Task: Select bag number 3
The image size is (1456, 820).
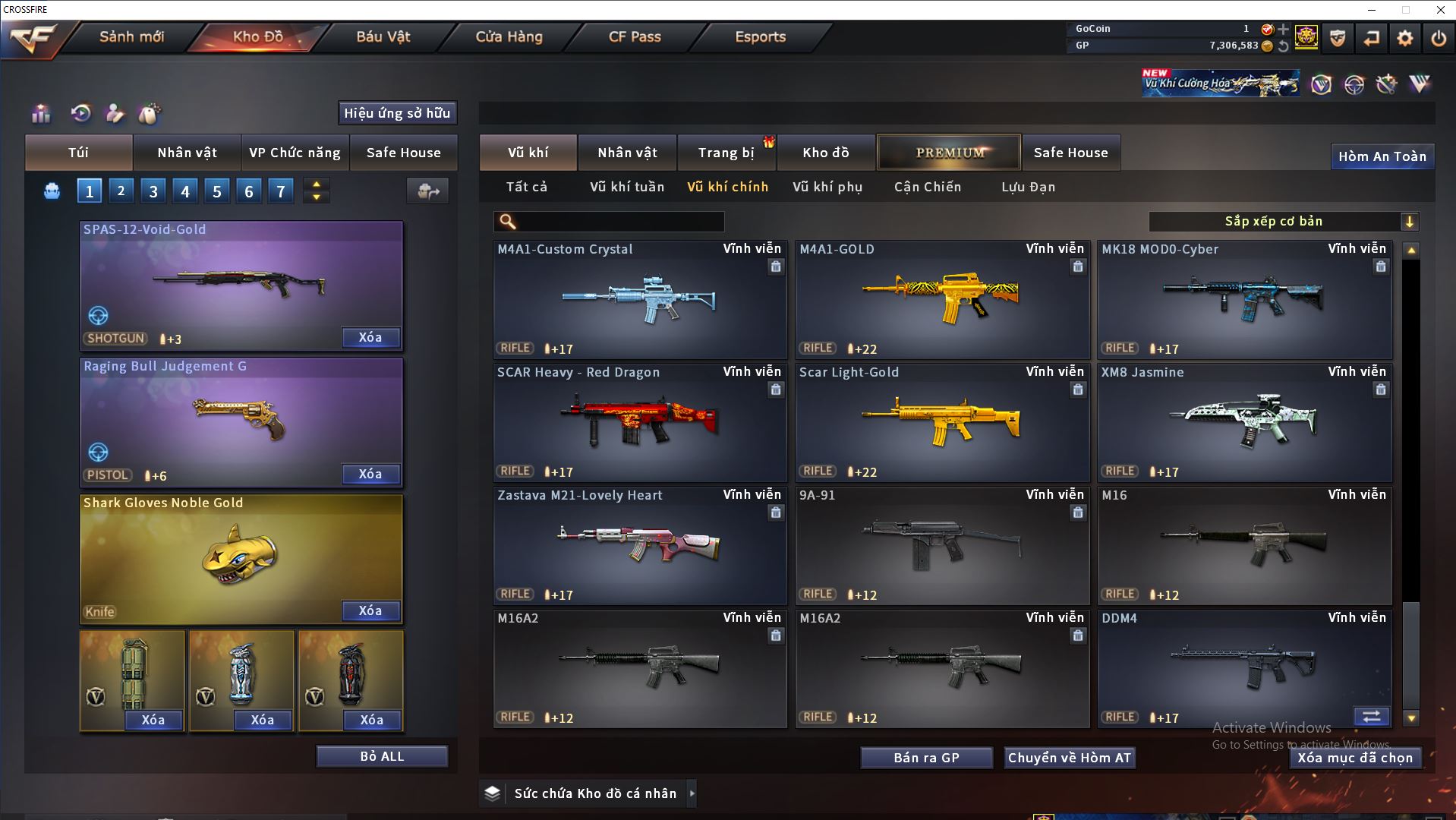Action: [153, 191]
